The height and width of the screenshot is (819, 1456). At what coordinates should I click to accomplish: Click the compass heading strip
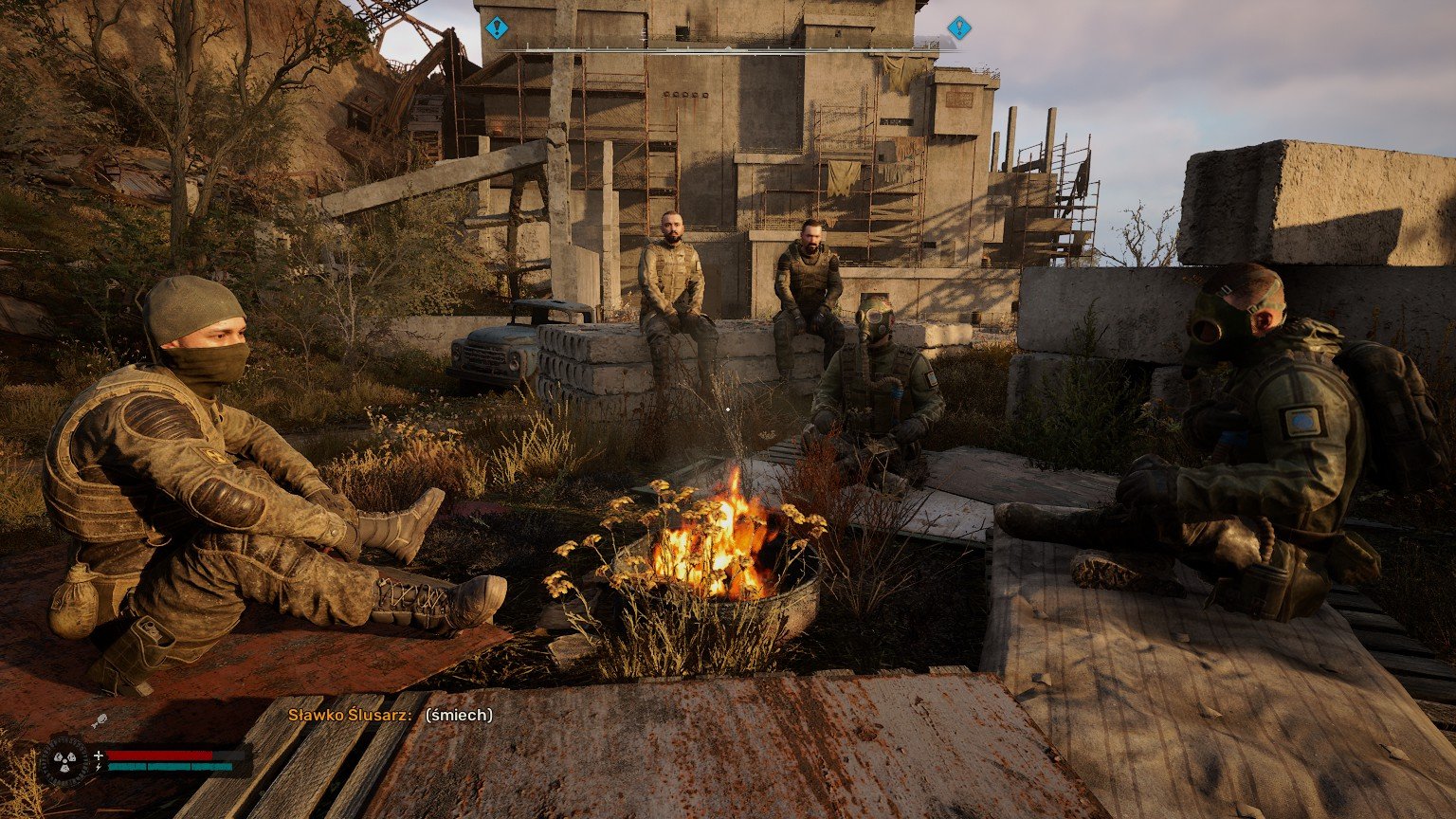[728, 49]
